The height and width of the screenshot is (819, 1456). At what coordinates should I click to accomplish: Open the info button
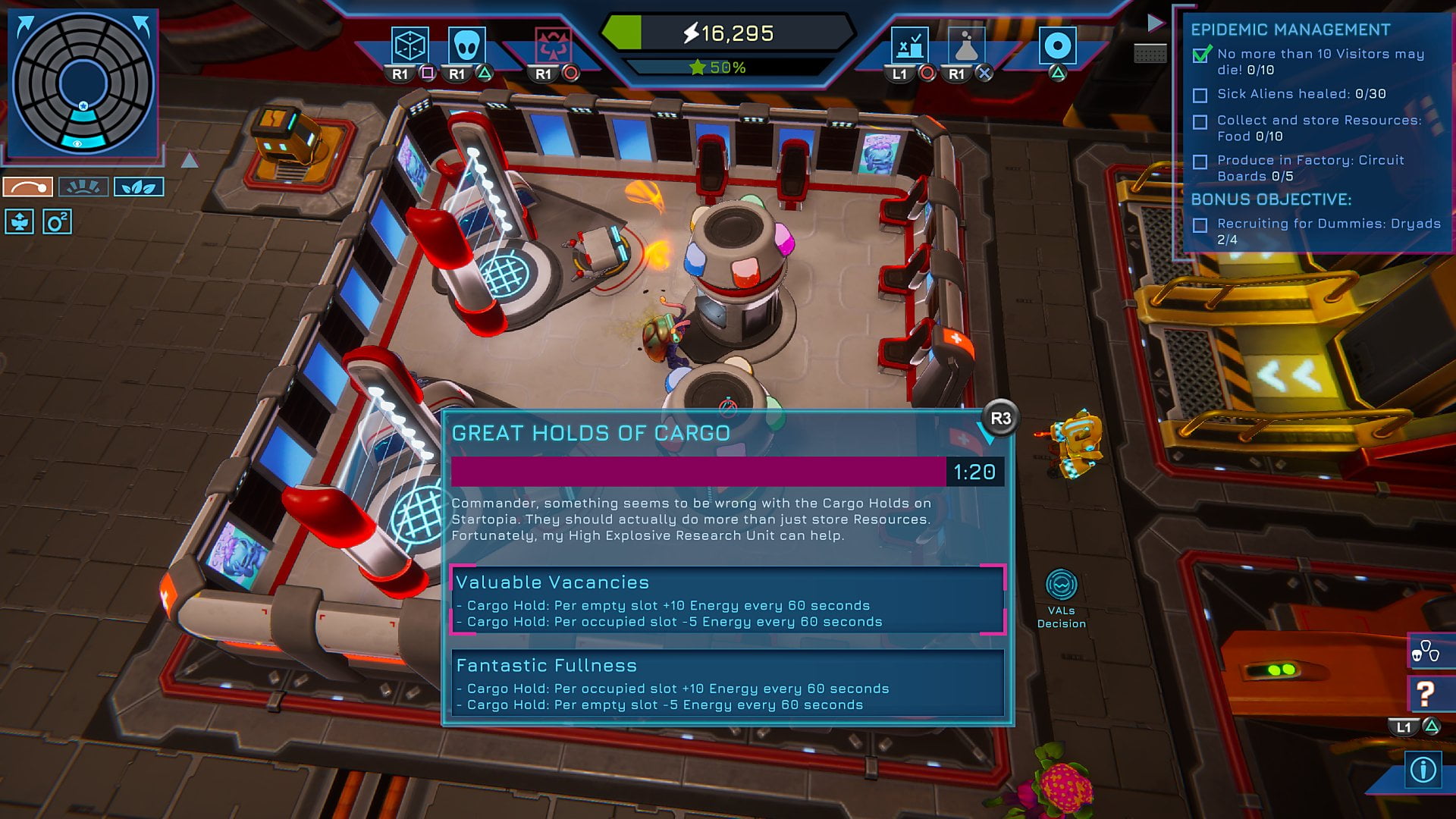pos(1423,770)
